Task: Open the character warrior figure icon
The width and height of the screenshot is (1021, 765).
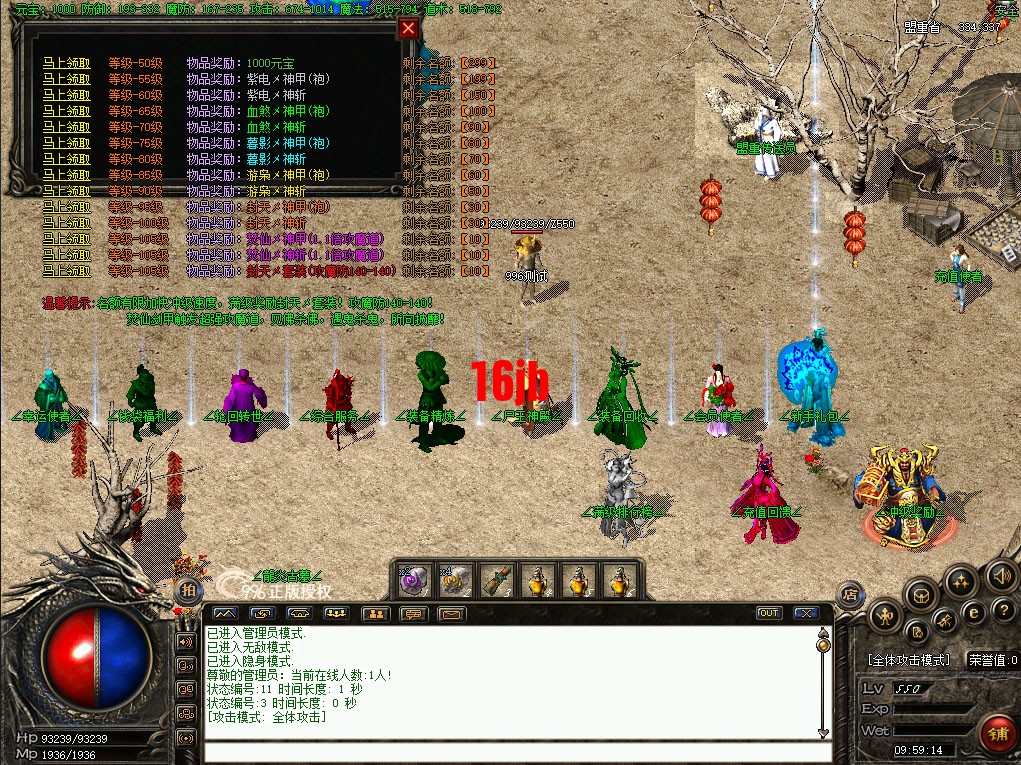Action: point(887,614)
